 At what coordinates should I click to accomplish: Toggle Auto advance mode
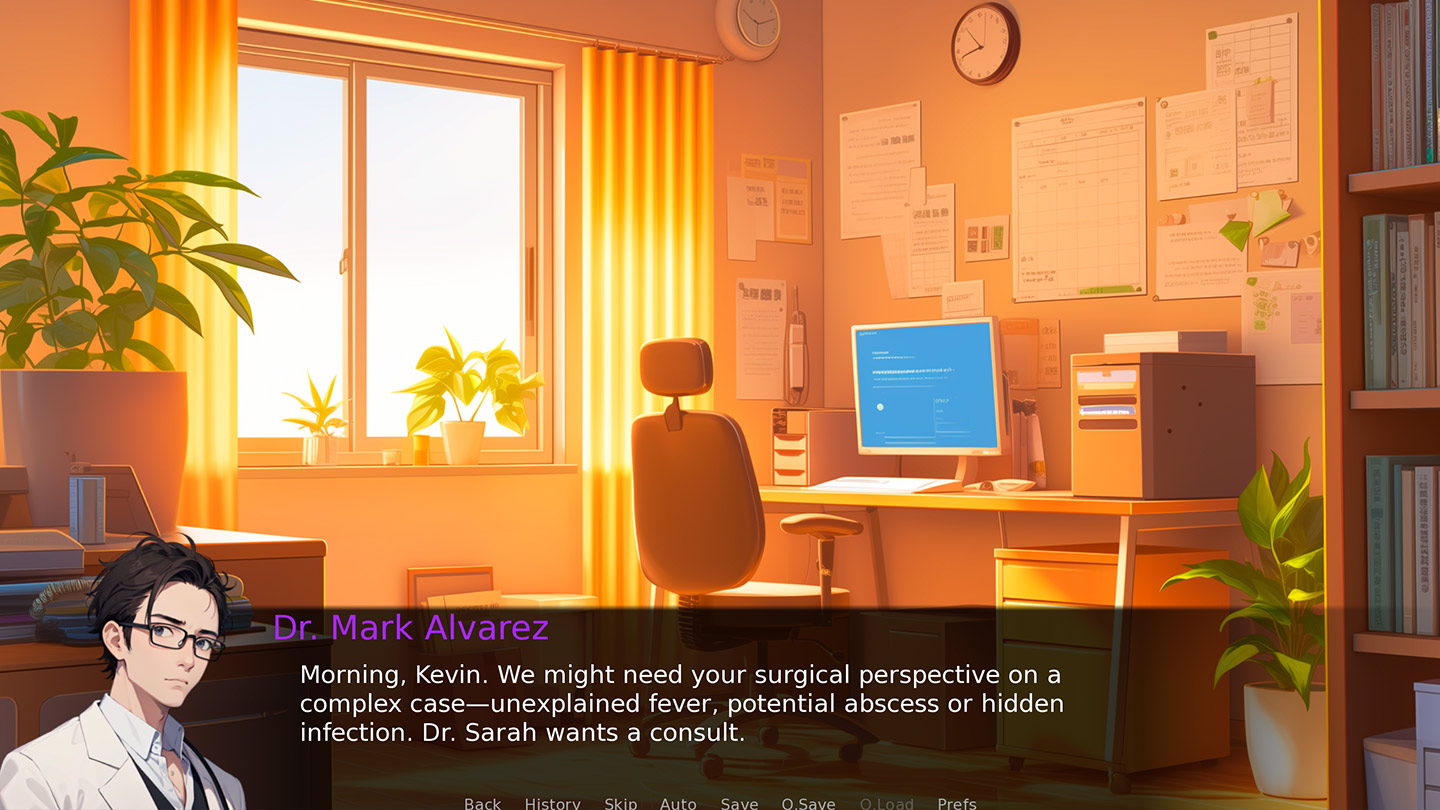[x=678, y=803]
